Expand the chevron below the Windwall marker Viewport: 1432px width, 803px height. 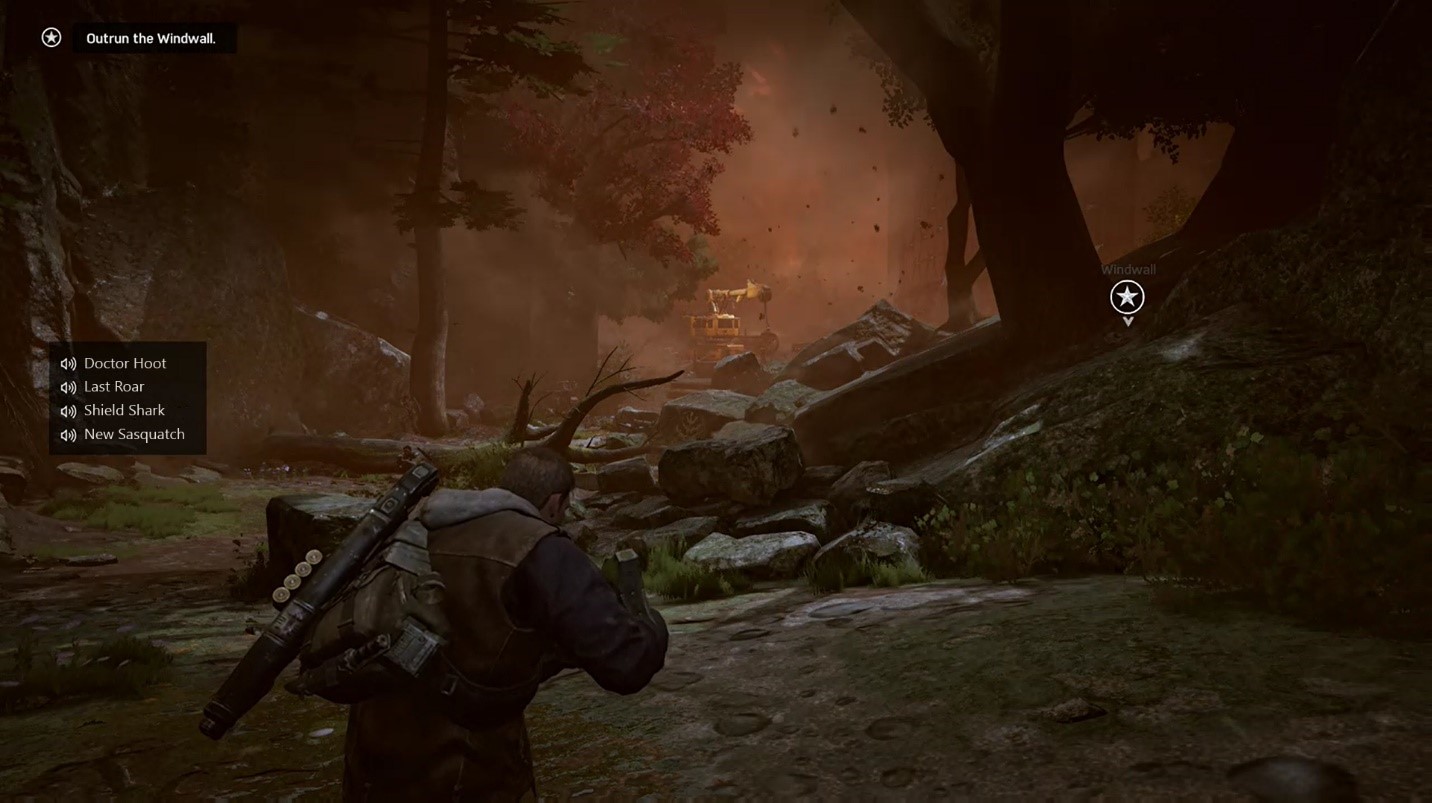[x=1127, y=319]
